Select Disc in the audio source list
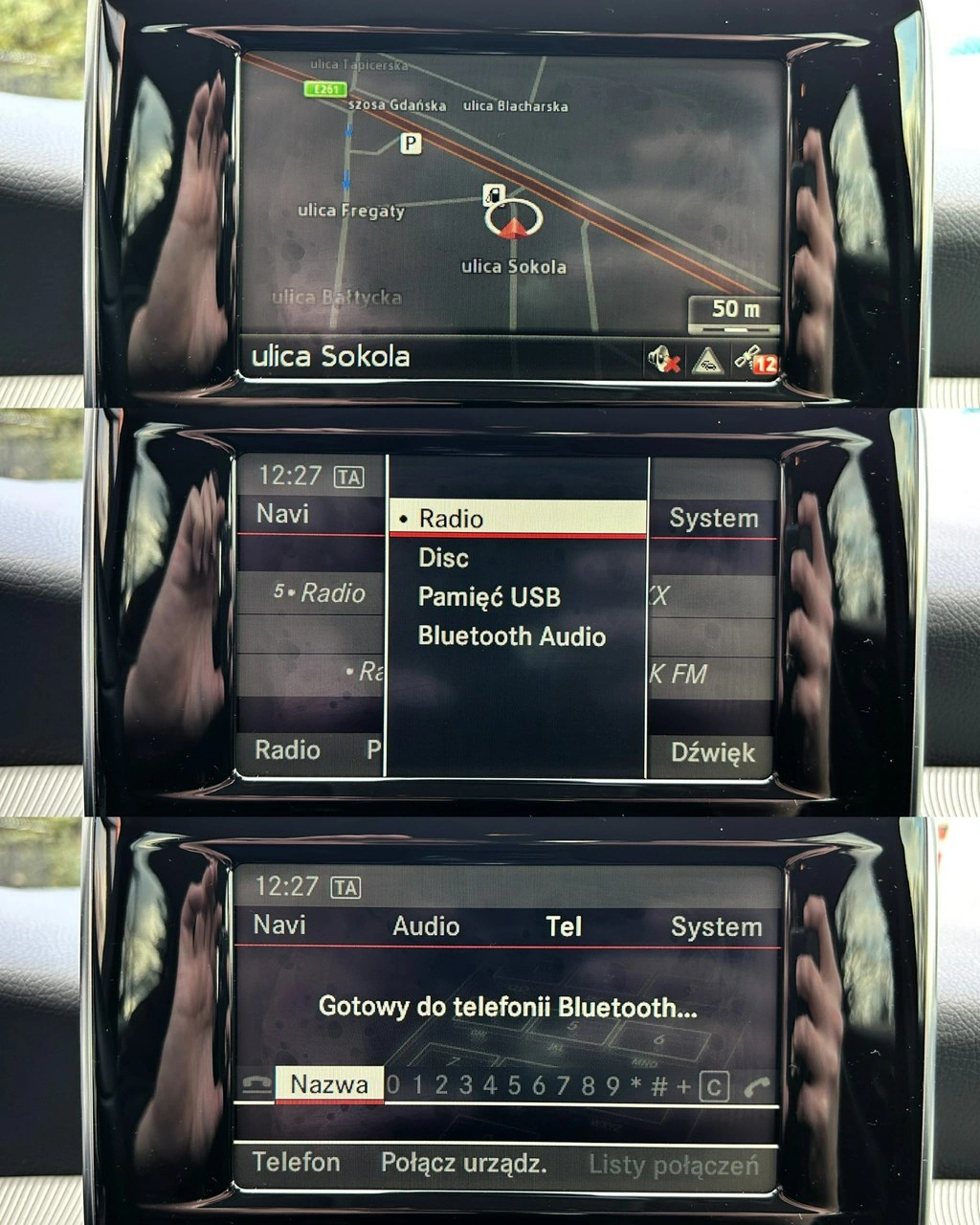980x1225 pixels. pos(444,558)
